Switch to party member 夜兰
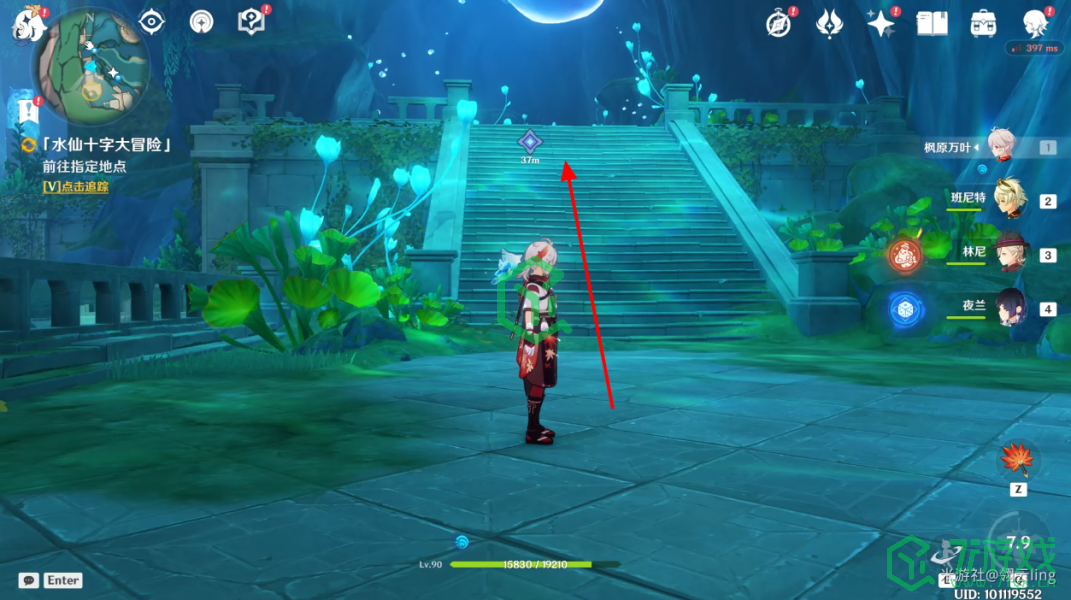The image size is (1071, 600). pyautogui.click(x=1010, y=307)
